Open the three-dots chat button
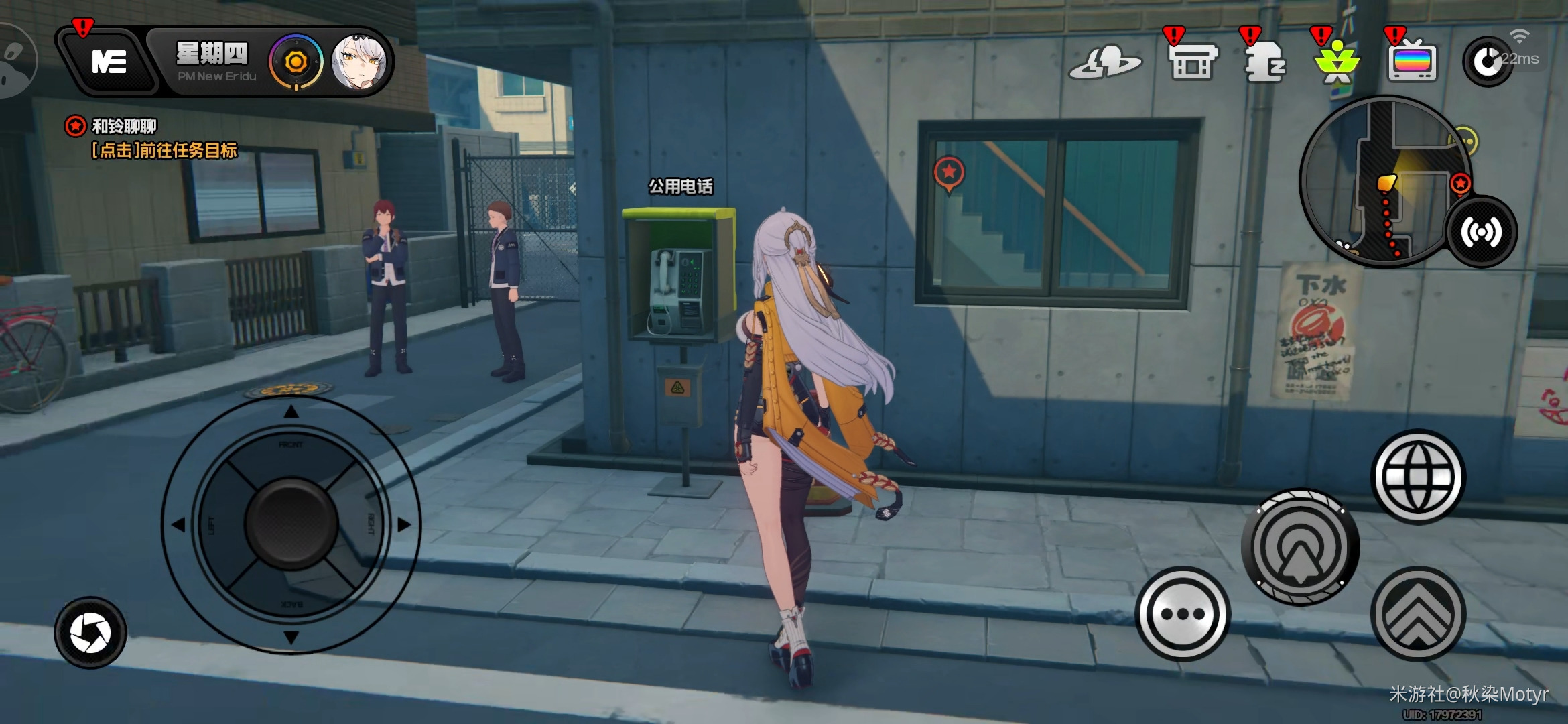The image size is (1568, 724). tap(1183, 614)
